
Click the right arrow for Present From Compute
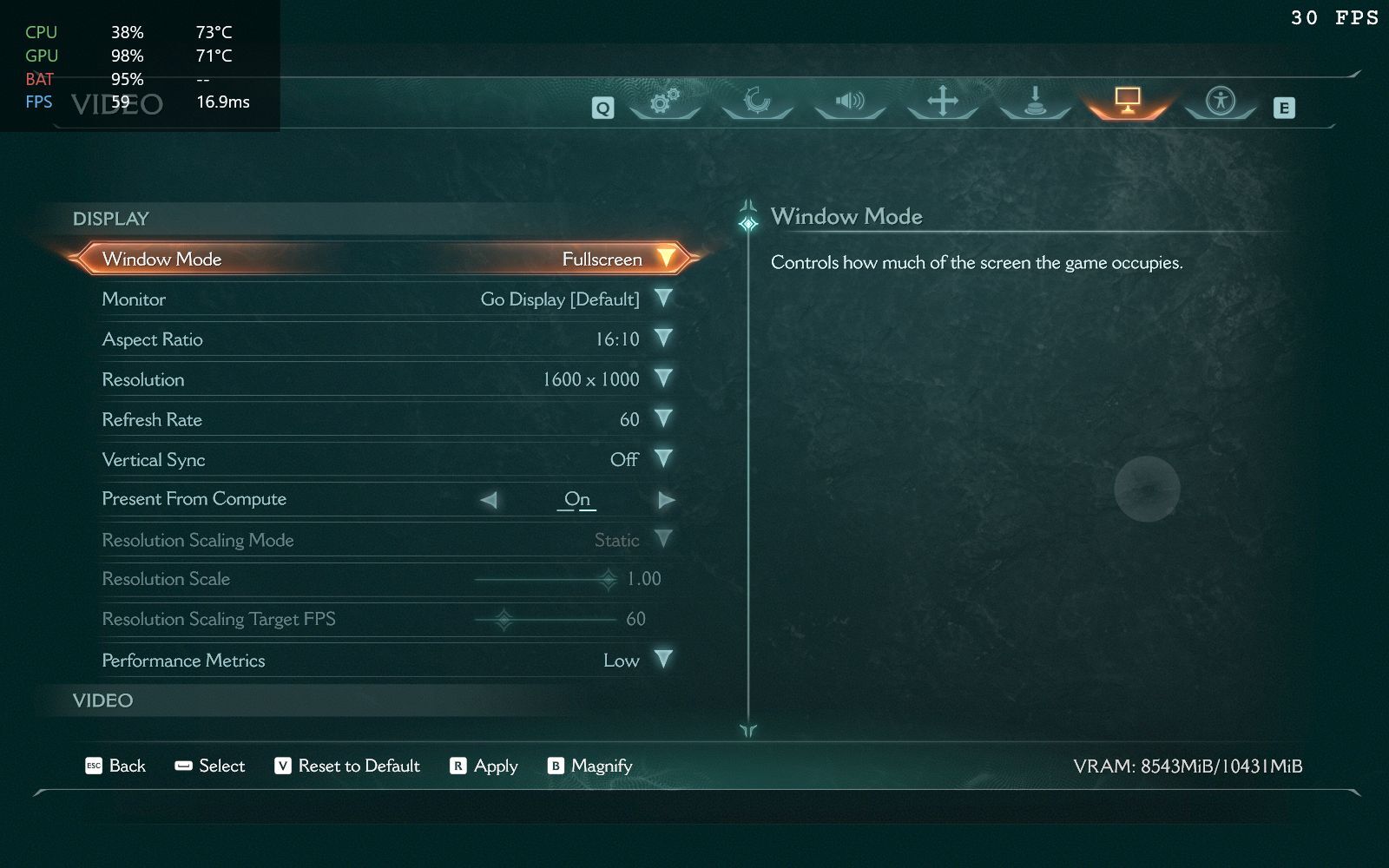(x=666, y=500)
